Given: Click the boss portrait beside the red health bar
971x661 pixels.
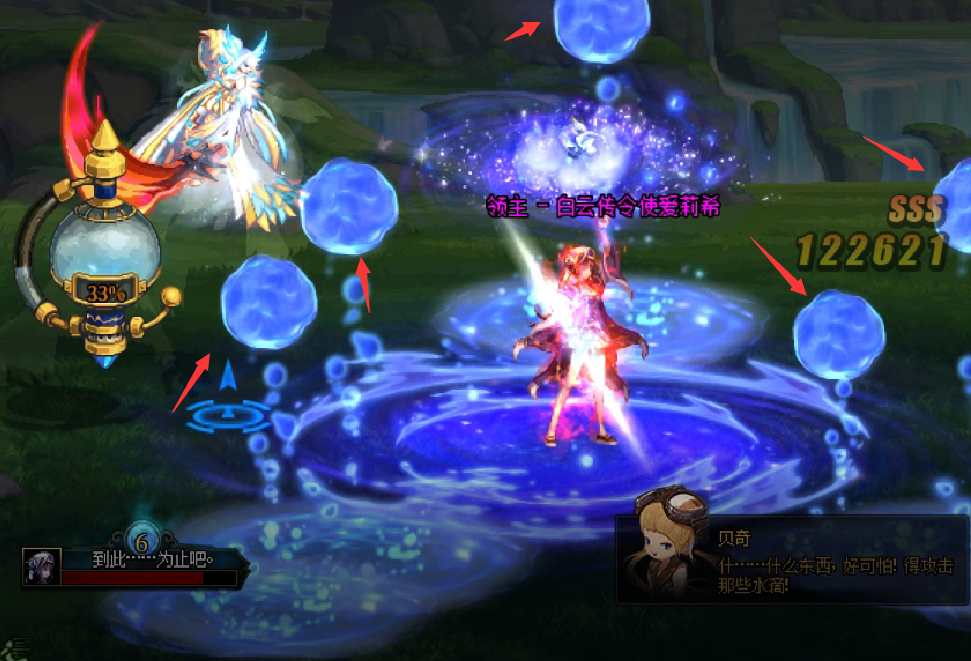Looking at the screenshot, I should point(42,566).
